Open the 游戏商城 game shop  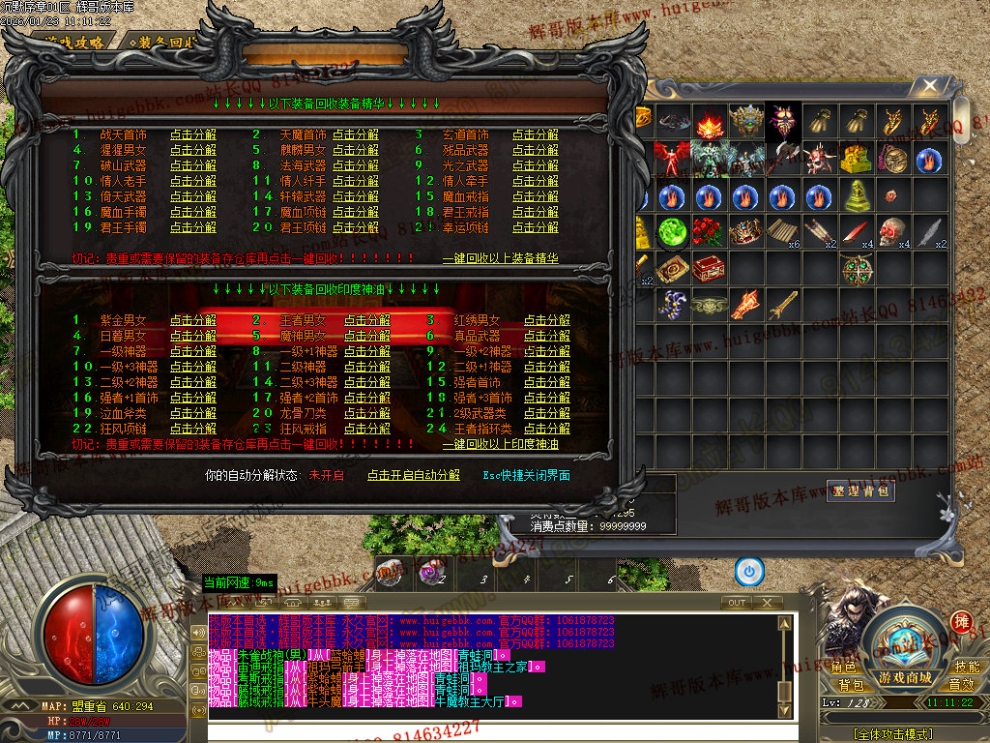click(x=905, y=678)
